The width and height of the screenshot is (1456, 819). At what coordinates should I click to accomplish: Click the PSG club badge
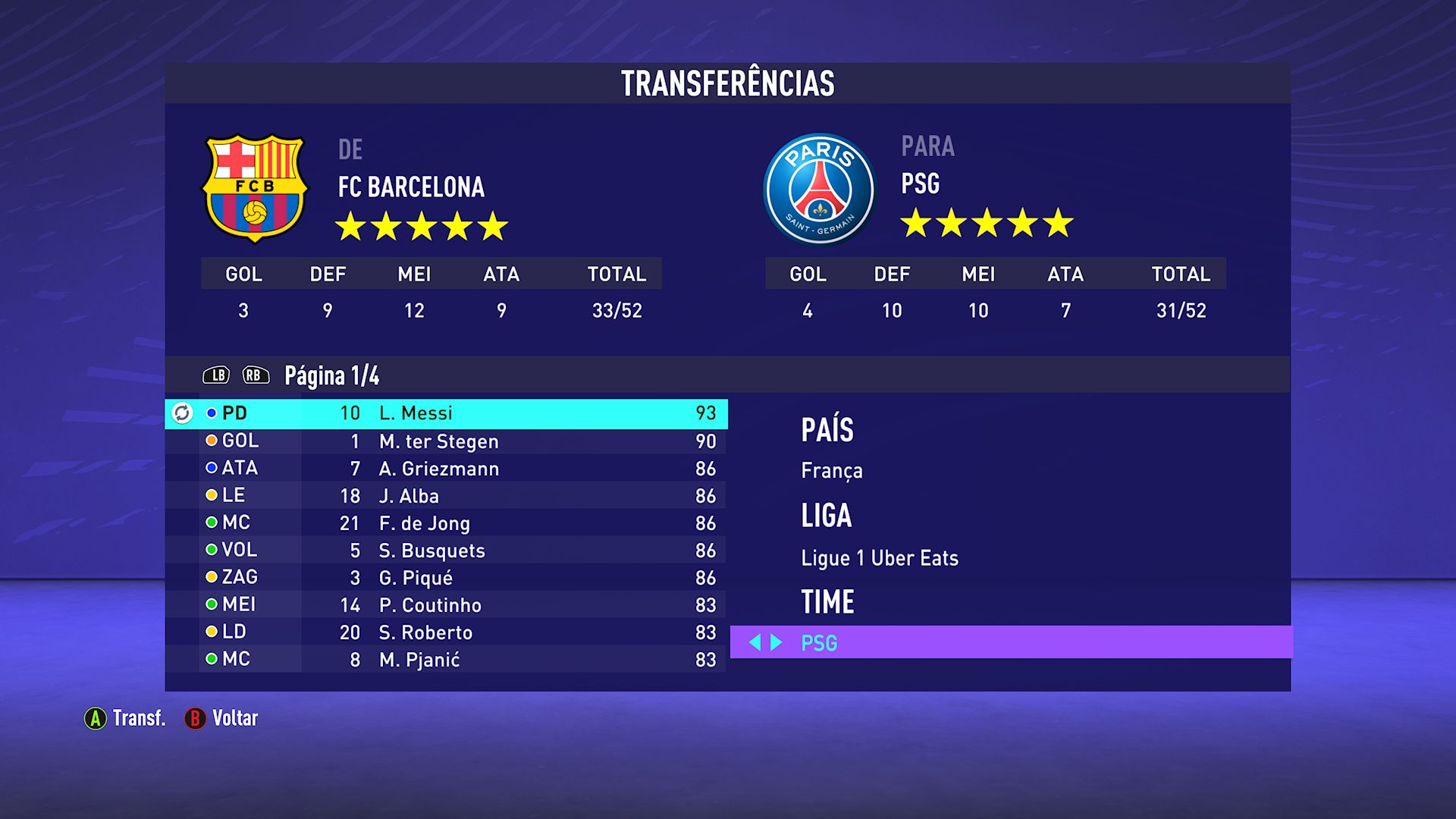coord(819,188)
